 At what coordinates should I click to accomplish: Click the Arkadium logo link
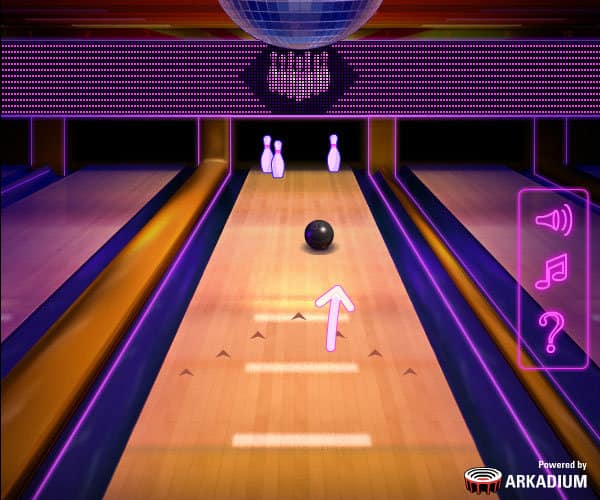coord(526,477)
